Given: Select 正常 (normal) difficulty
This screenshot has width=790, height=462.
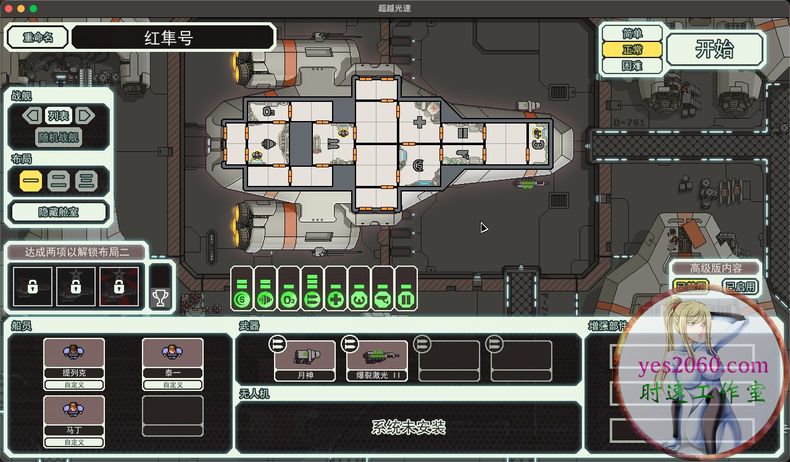Looking at the screenshot, I should (631, 49).
